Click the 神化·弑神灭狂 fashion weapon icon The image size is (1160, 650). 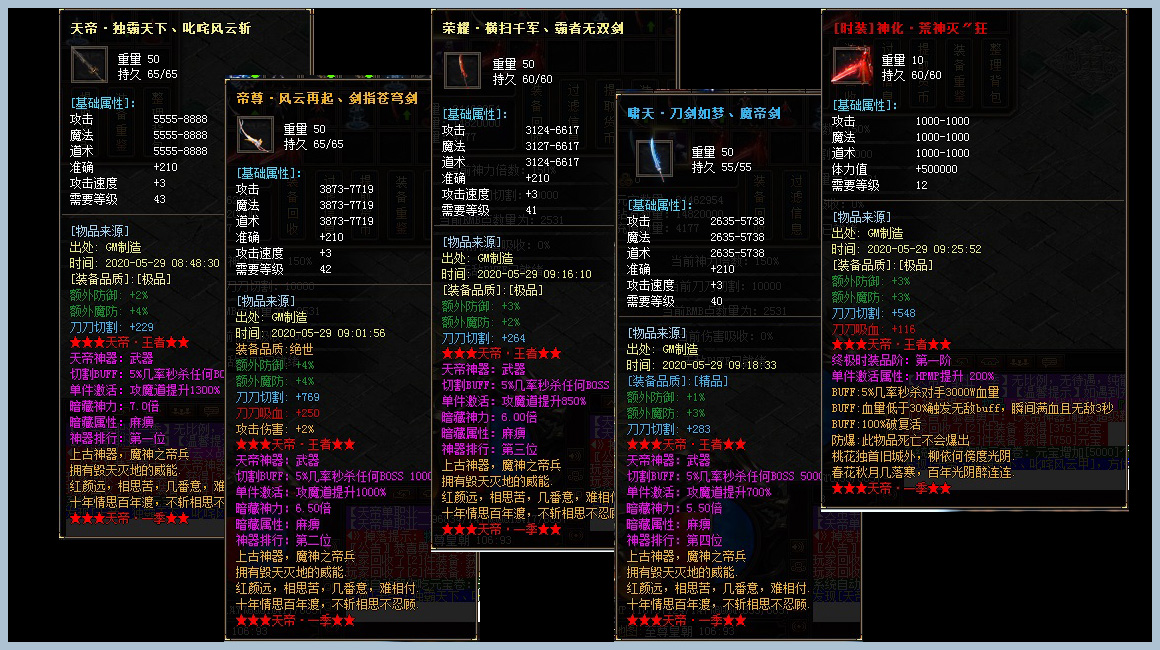pyautogui.click(x=851, y=66)
